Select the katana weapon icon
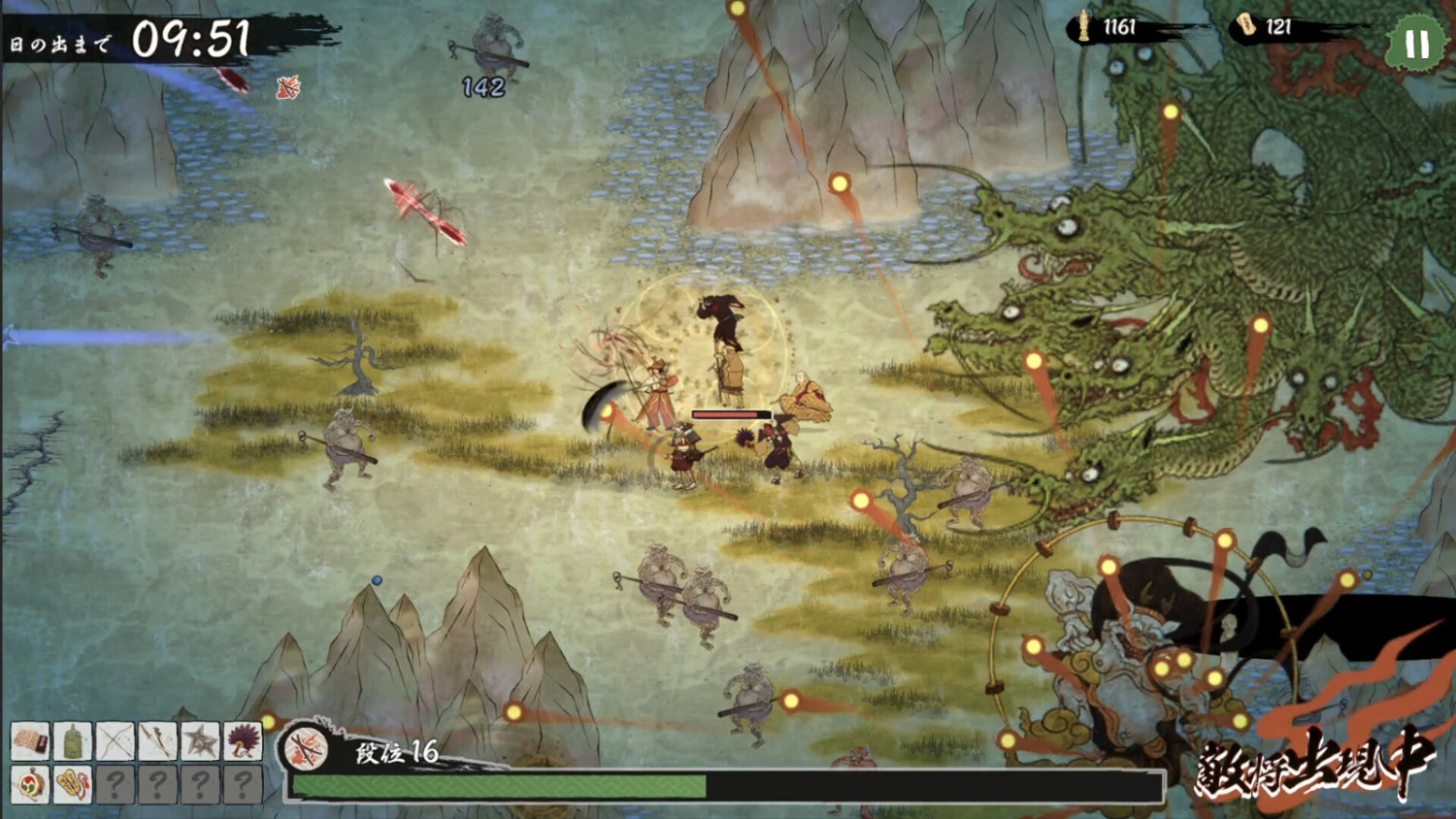 click(158, 739)
